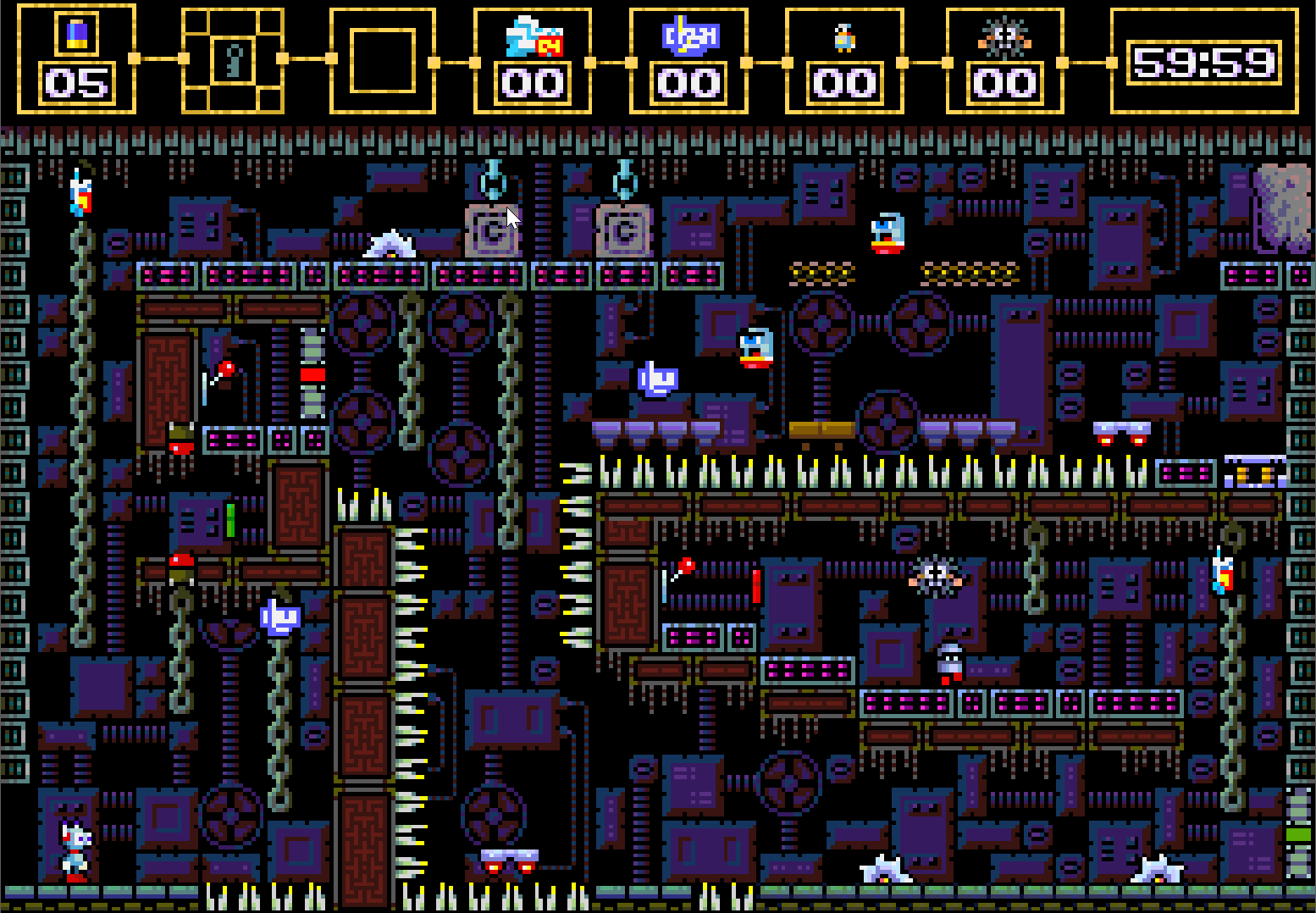Select the empty square item slot
The image size is (1316, 913).
(383, 60)
